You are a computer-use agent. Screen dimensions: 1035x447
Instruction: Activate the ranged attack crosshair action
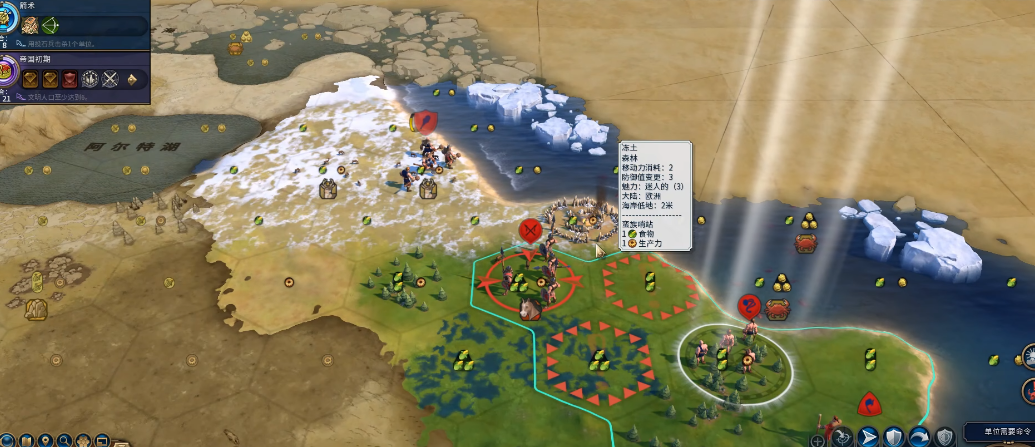(842, 437)
